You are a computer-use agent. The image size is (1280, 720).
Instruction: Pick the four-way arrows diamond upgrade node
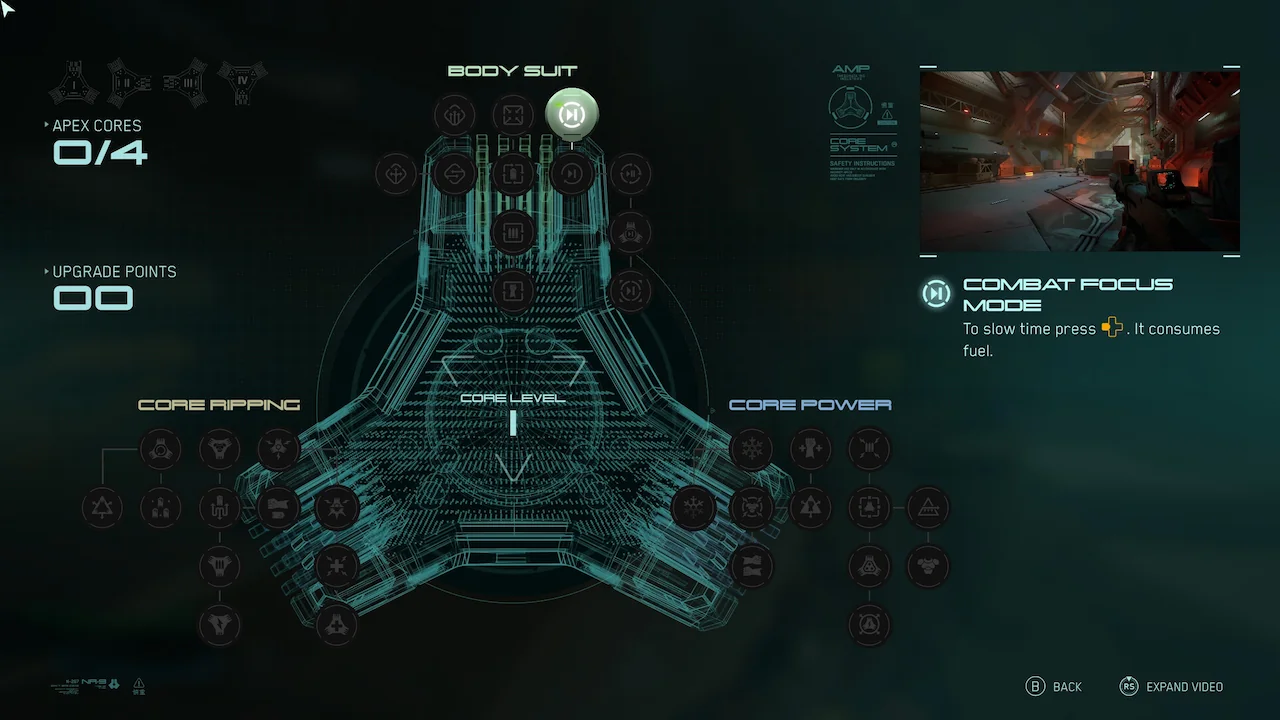coord(395,174)
